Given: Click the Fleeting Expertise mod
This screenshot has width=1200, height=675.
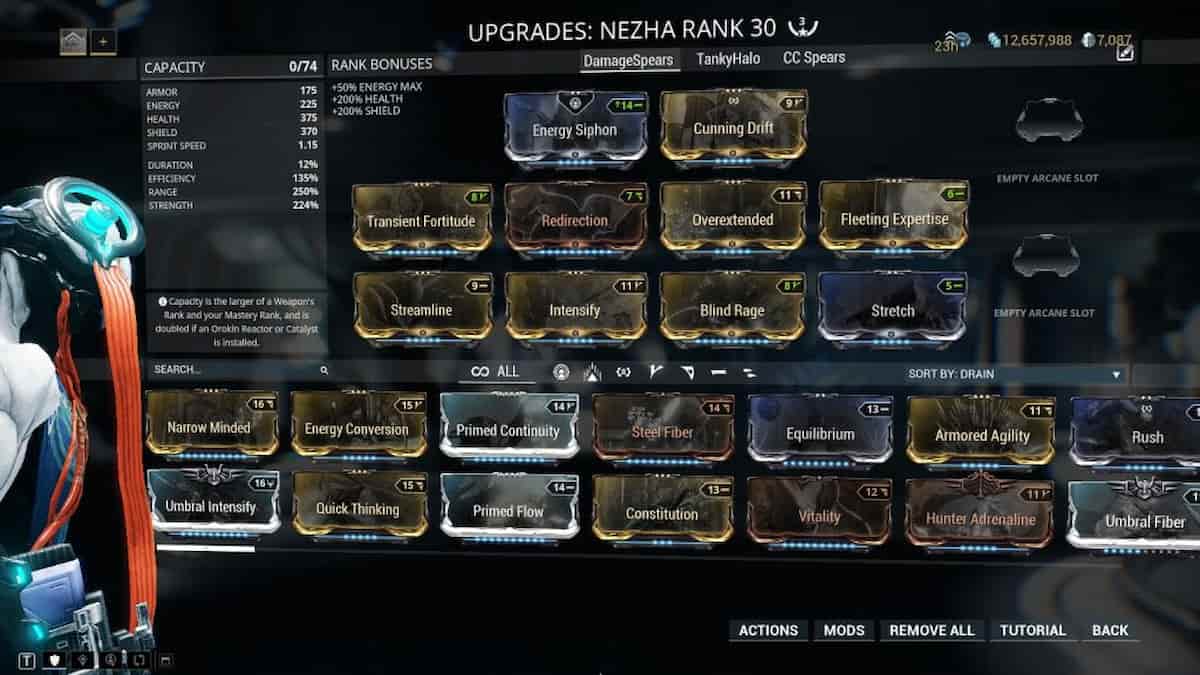Looking at the screenshot, I should pos(893,219).
